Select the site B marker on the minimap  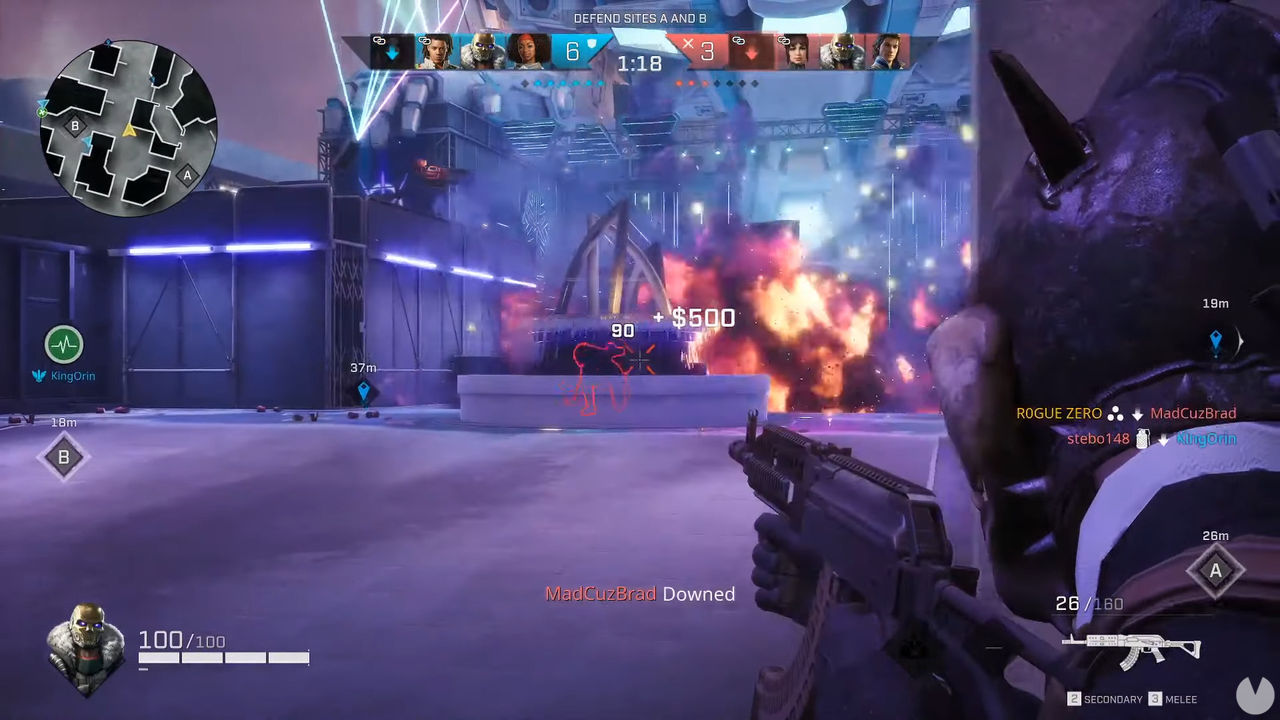(74, 126)
